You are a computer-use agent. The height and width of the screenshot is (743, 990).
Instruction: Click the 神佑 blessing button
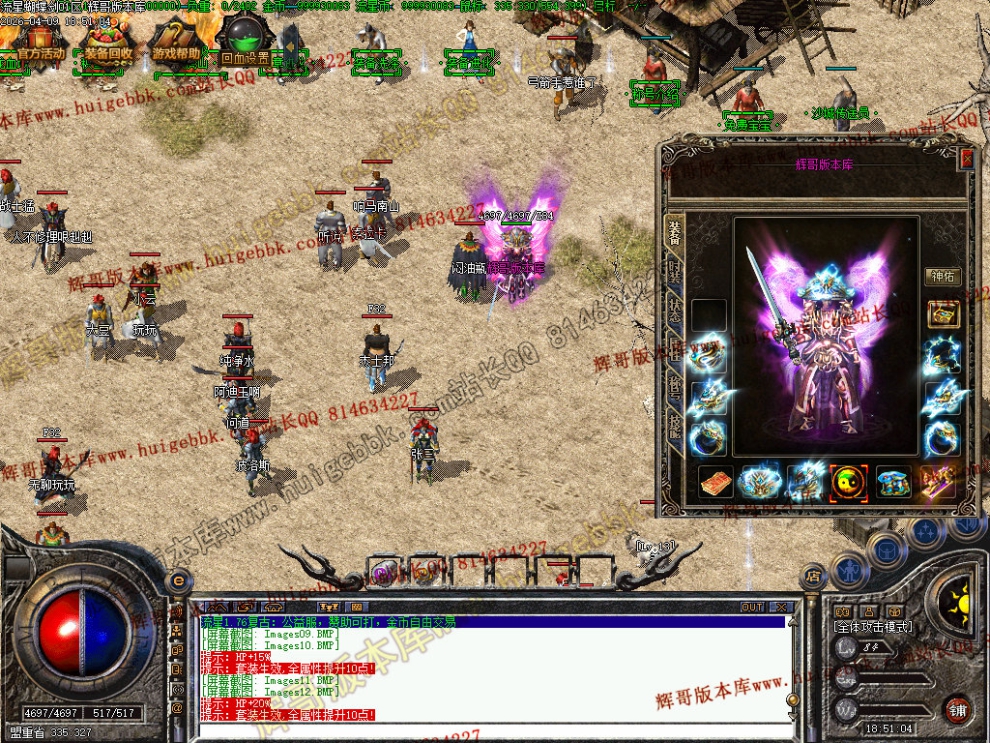click(942, 276)
